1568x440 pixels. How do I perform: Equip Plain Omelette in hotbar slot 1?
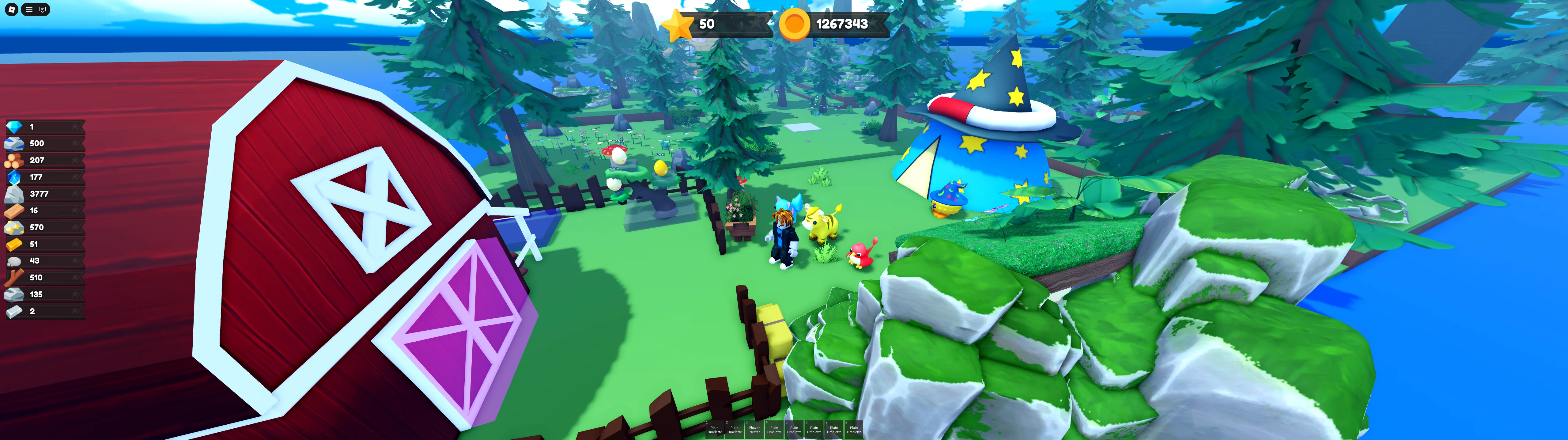point(715,429)
